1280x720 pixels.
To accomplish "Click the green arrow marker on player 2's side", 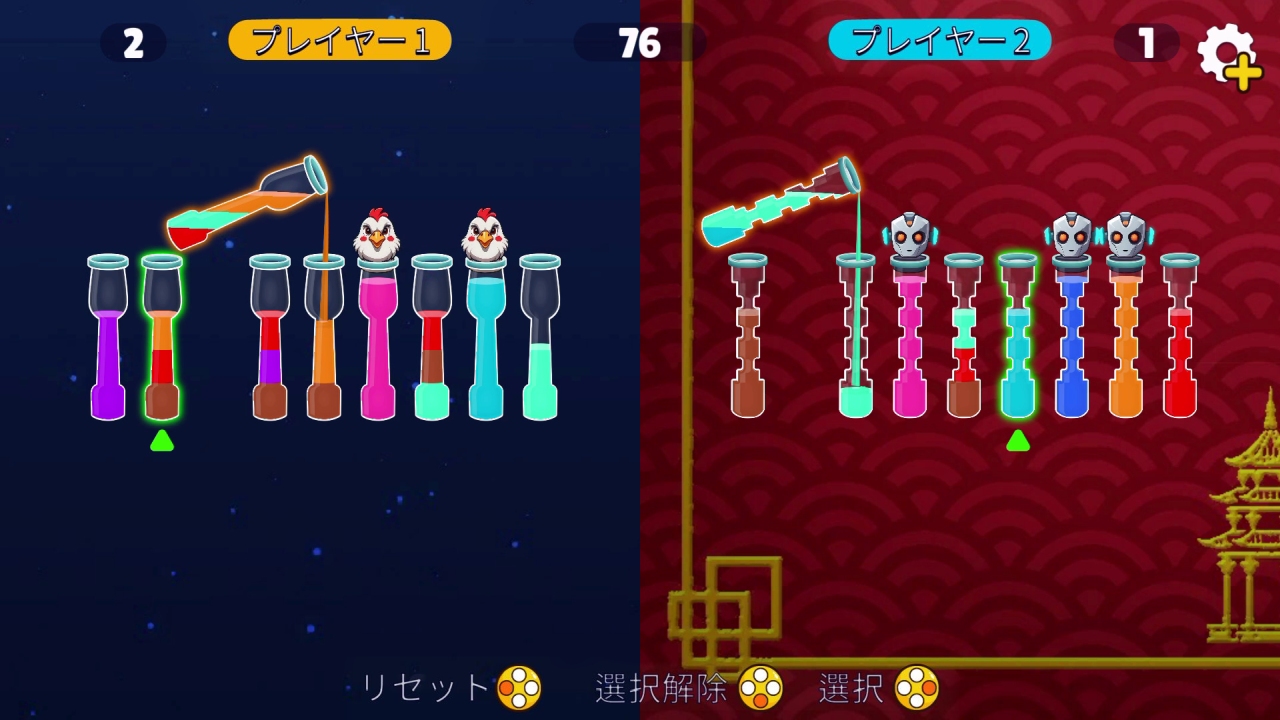I will [1016, 440].
